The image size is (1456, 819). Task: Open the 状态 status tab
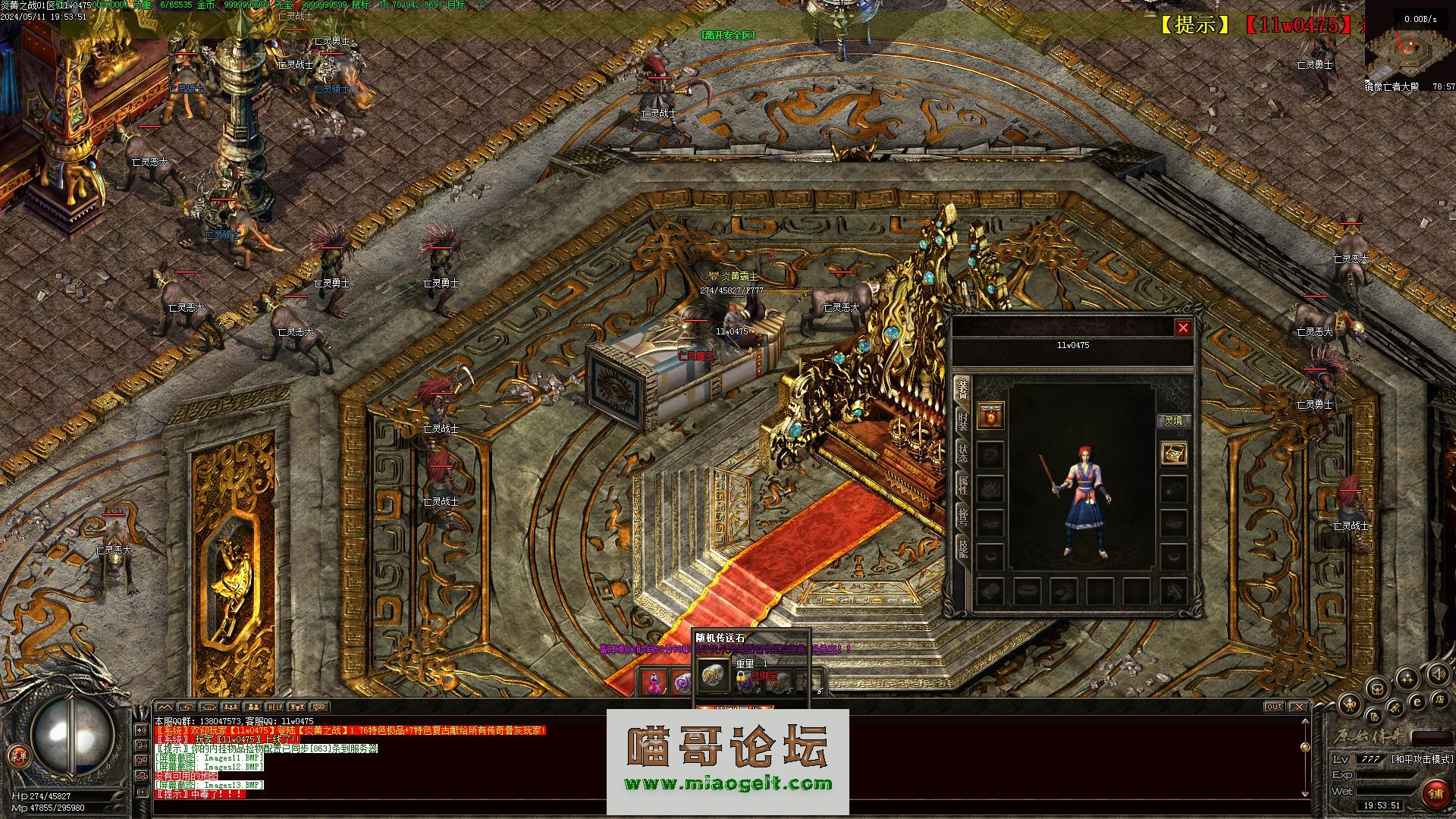(962, 453)
